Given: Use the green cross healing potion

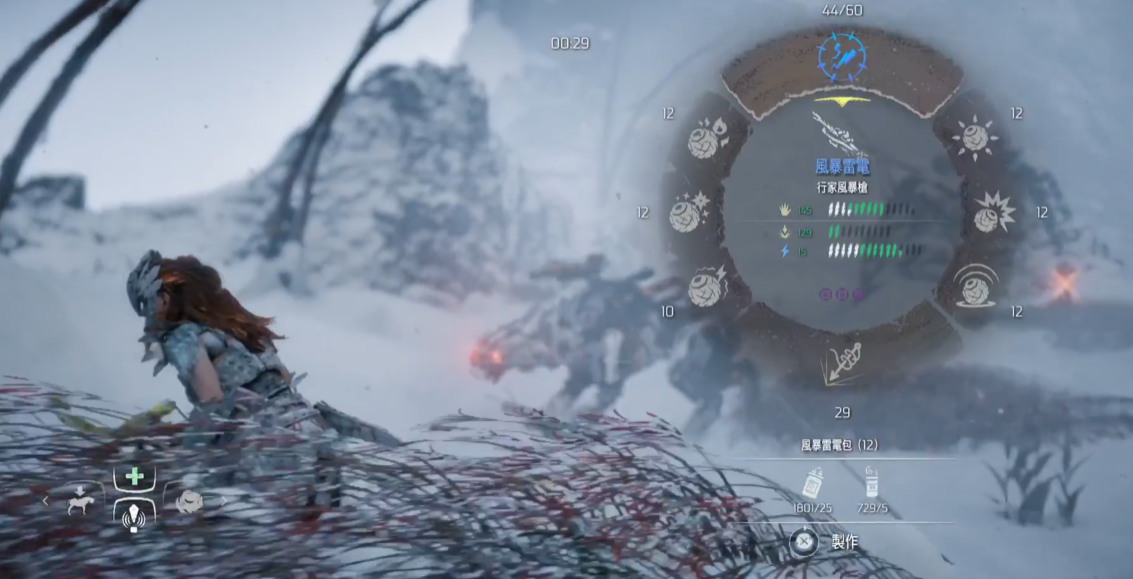Looking at the screenshot, I should [x=134, y=478].
